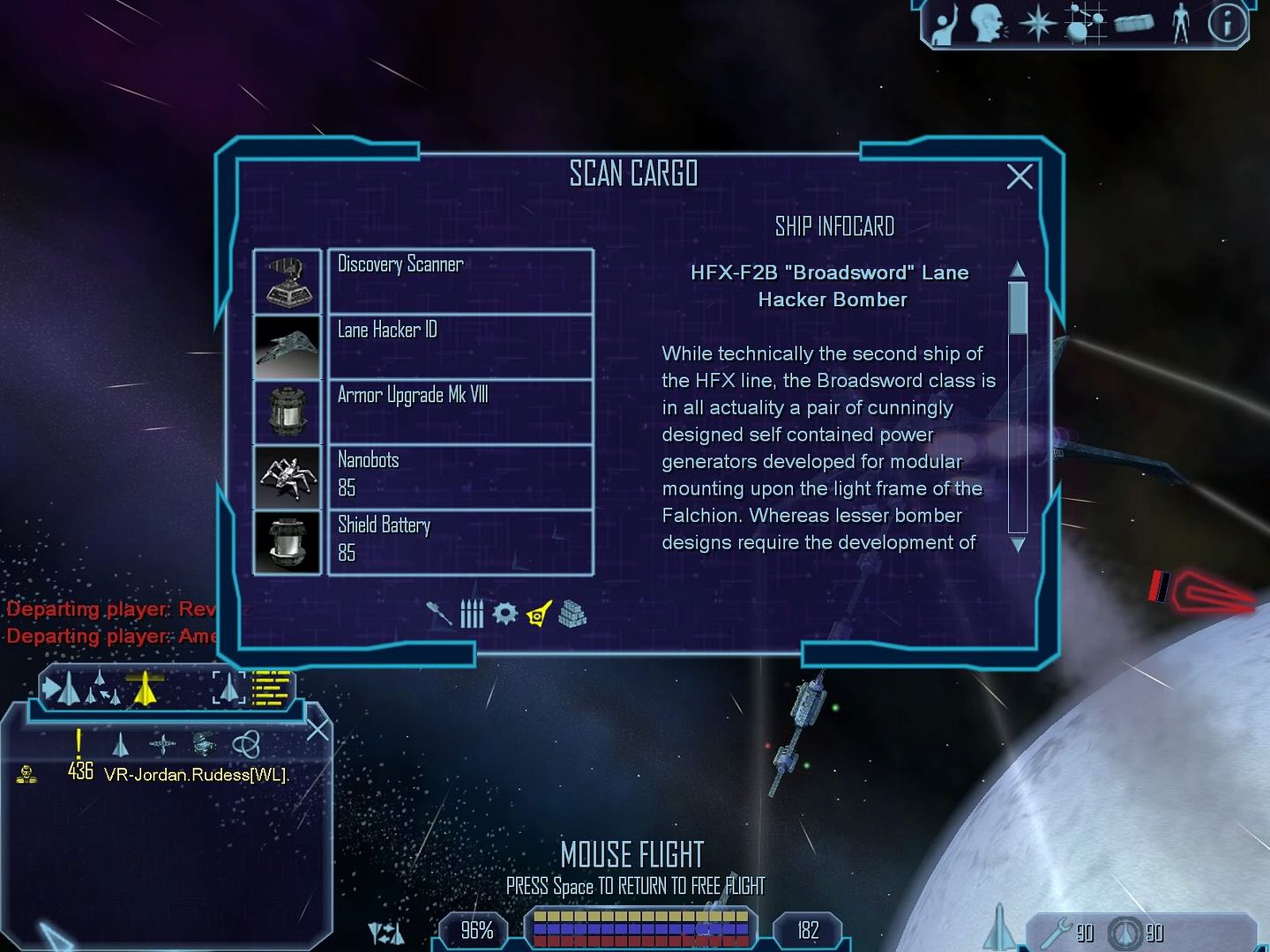Show ammunition with the bullets filter icon
This screenshot has width=1270, height=952.
[472, 614]
